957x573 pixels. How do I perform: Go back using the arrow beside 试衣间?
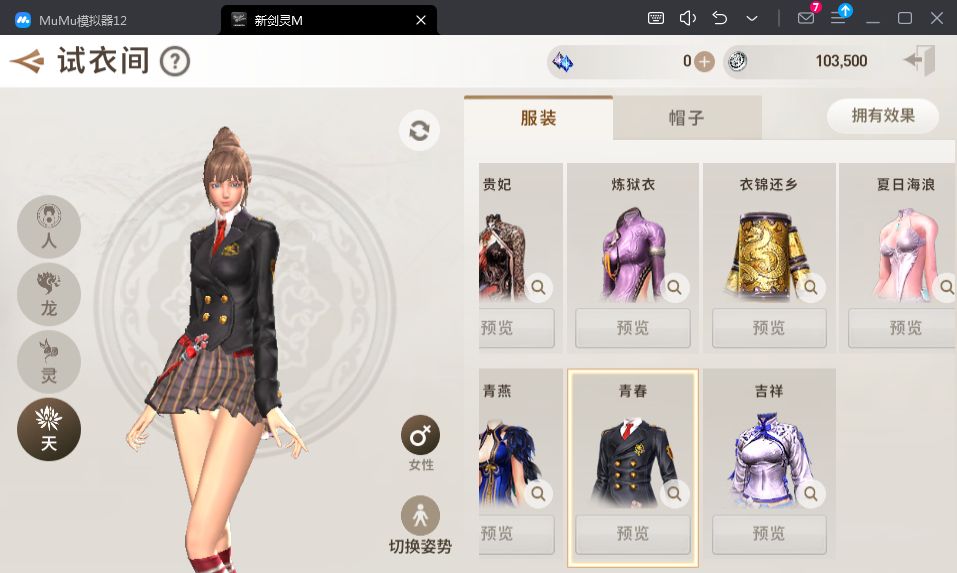(x=27, y=61)
